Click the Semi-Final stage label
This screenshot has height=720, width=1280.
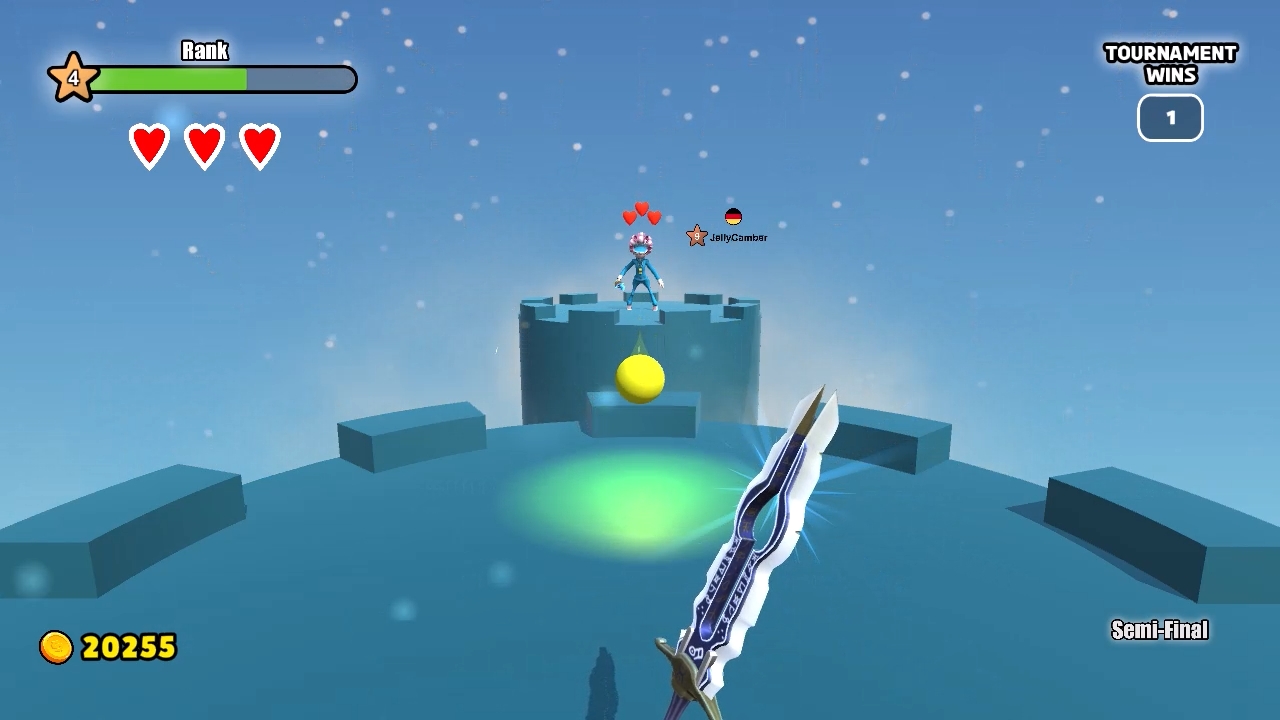pyautogui.click(x=1159, y=630)
